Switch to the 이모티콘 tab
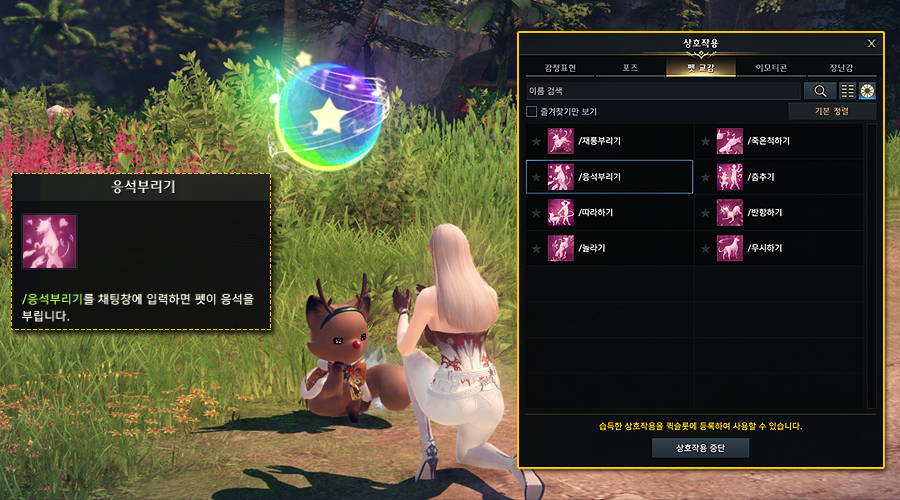 point(771,68)
